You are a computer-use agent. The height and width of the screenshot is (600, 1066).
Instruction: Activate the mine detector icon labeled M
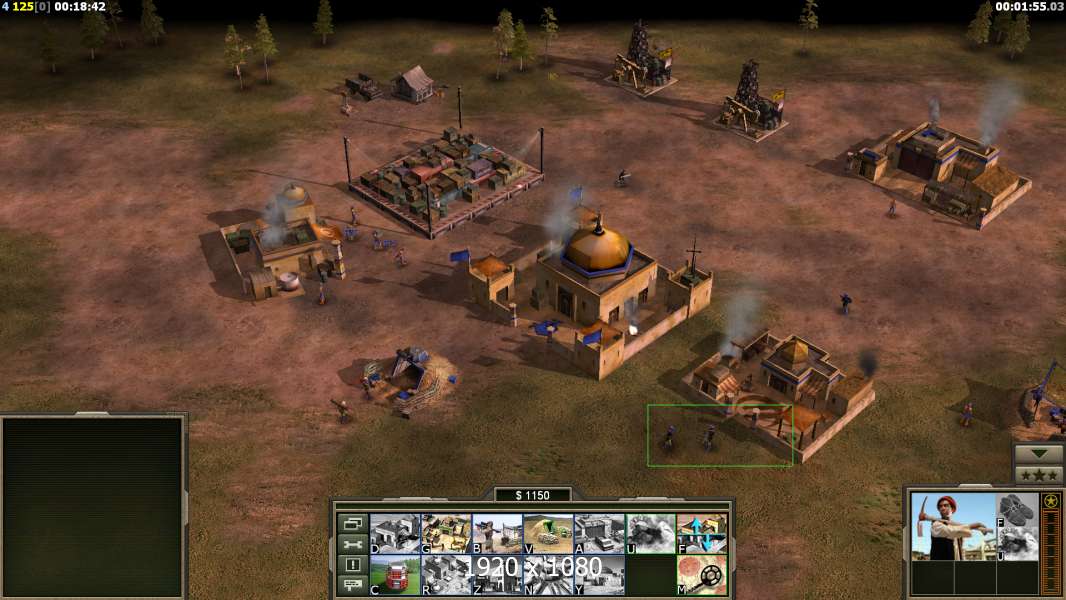pos(701,574)
